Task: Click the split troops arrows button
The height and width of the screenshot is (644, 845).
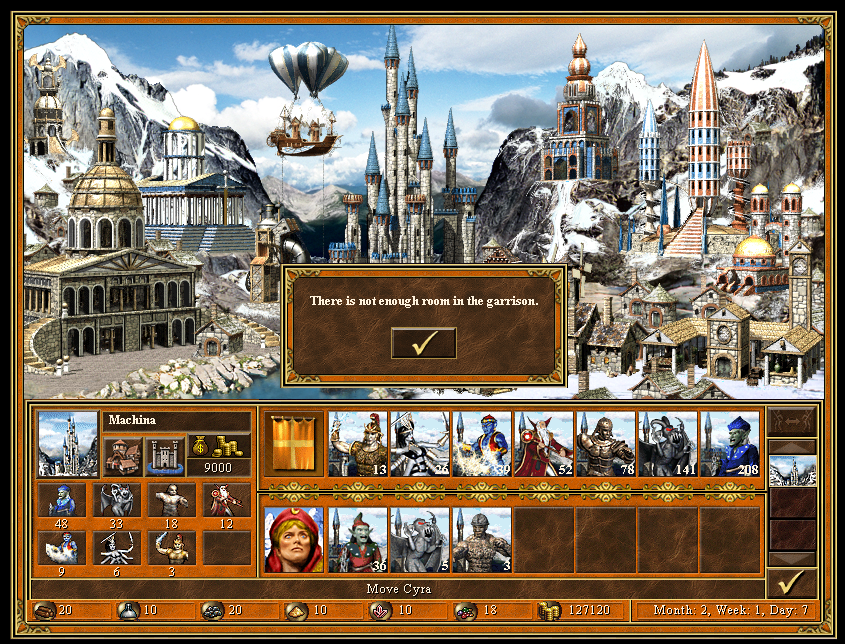Action: point(792,421)
